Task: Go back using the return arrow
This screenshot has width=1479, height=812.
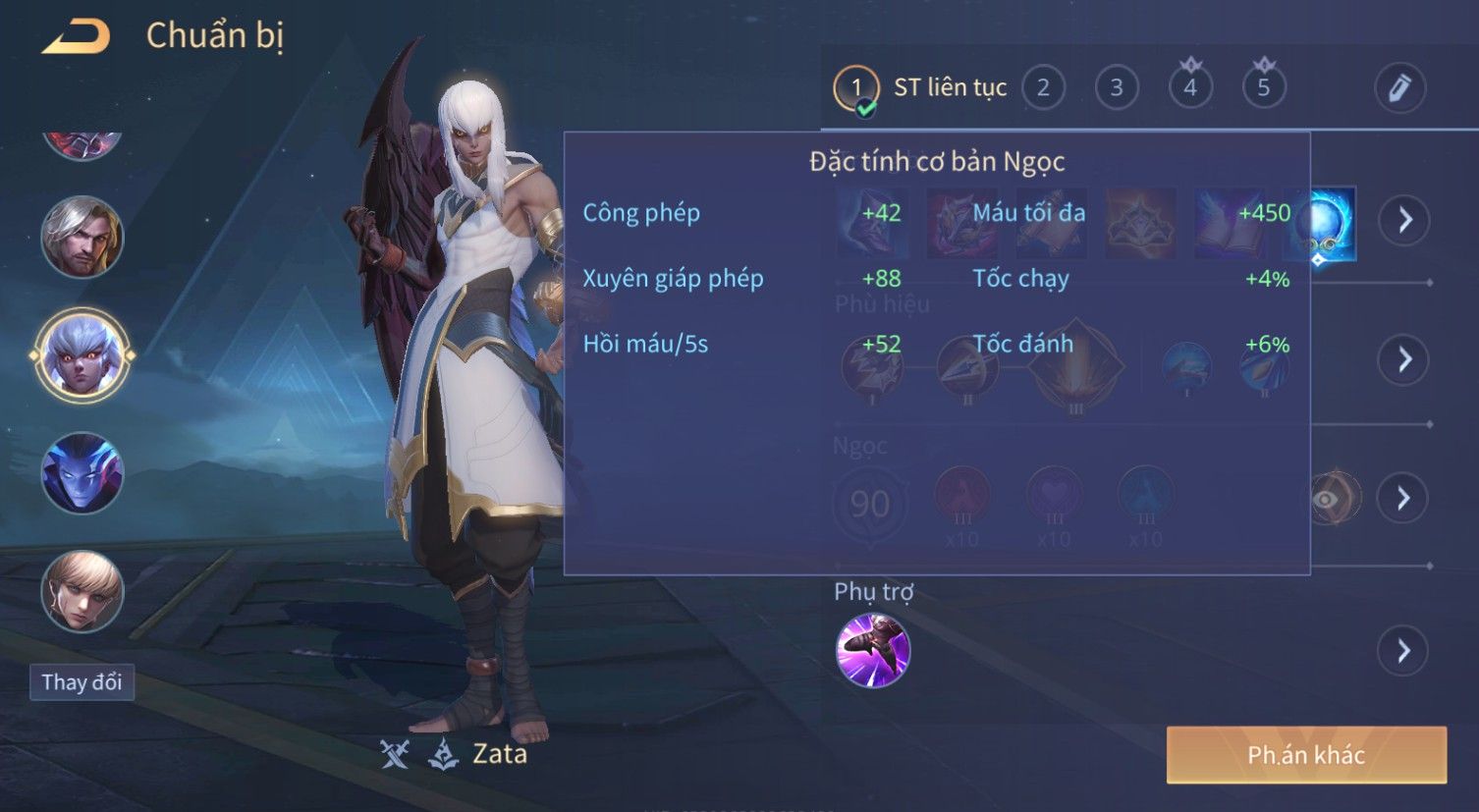Action: [x=77, y=36]
